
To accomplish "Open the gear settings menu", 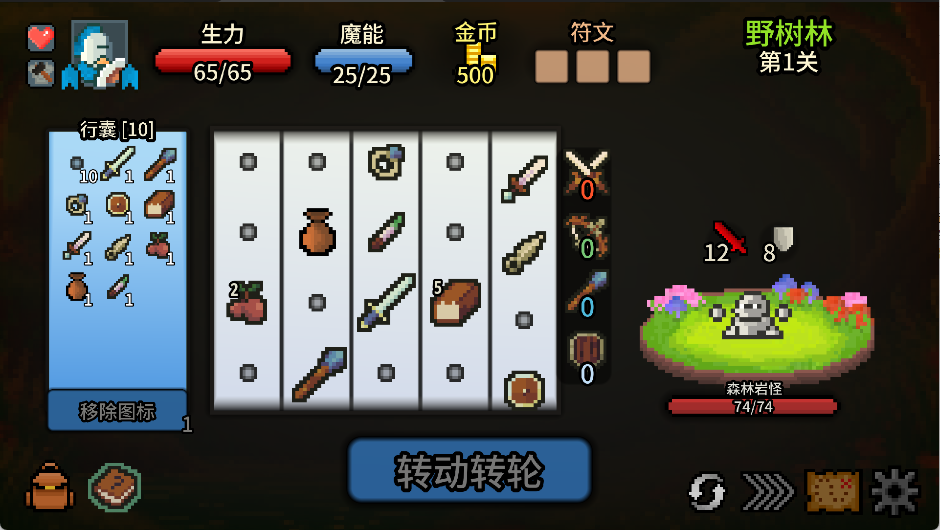I will 894,491.
